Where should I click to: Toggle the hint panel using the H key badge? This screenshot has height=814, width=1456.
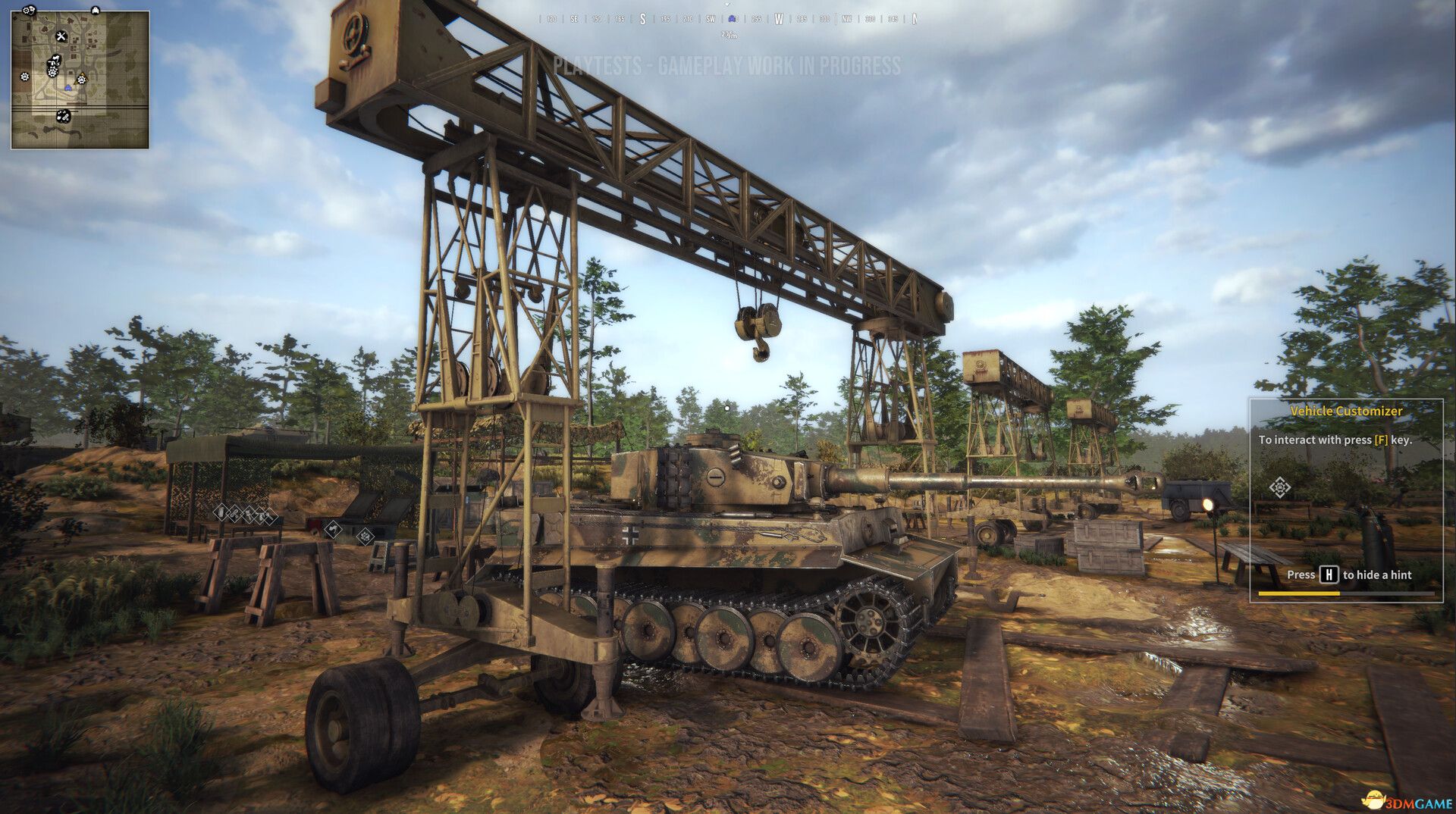[x=1328, y=575]
